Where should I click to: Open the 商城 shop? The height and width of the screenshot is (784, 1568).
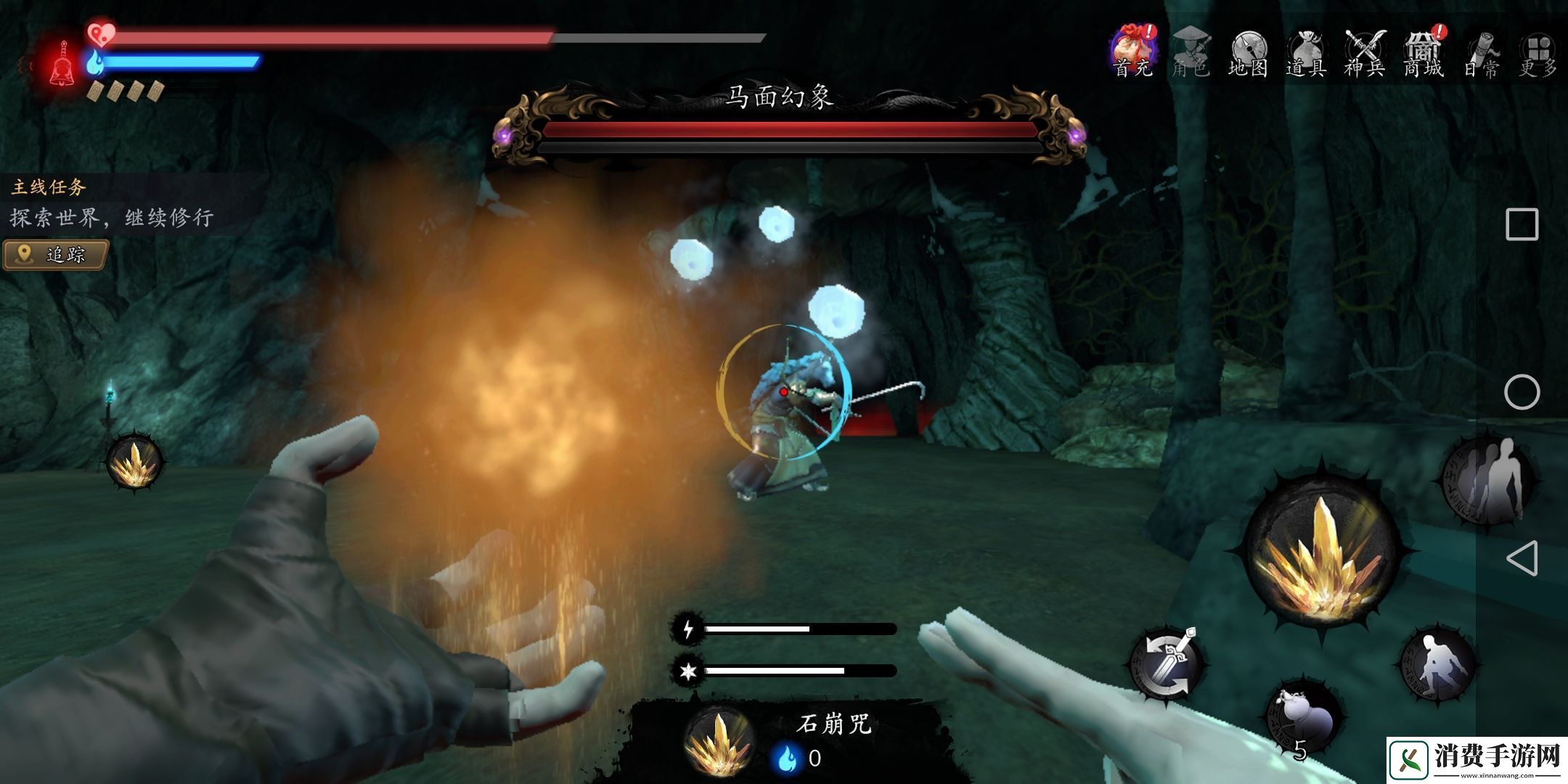(1423, 52)
